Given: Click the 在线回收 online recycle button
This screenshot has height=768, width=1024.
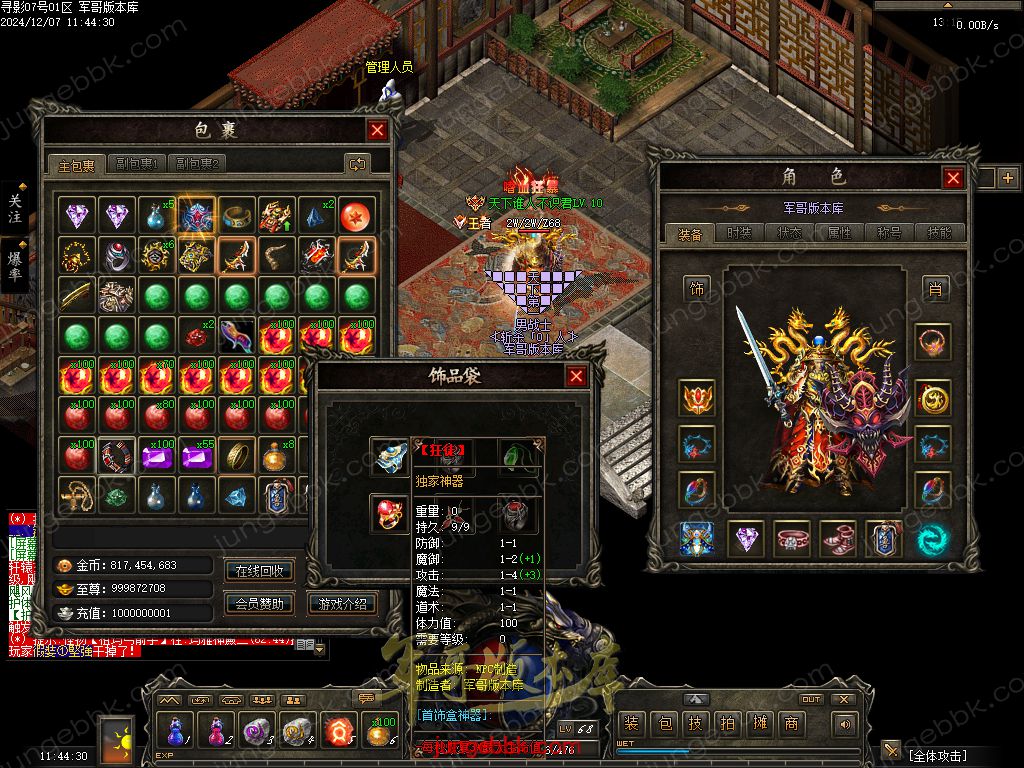Looking at the screenshot, I should pos(260,571).
